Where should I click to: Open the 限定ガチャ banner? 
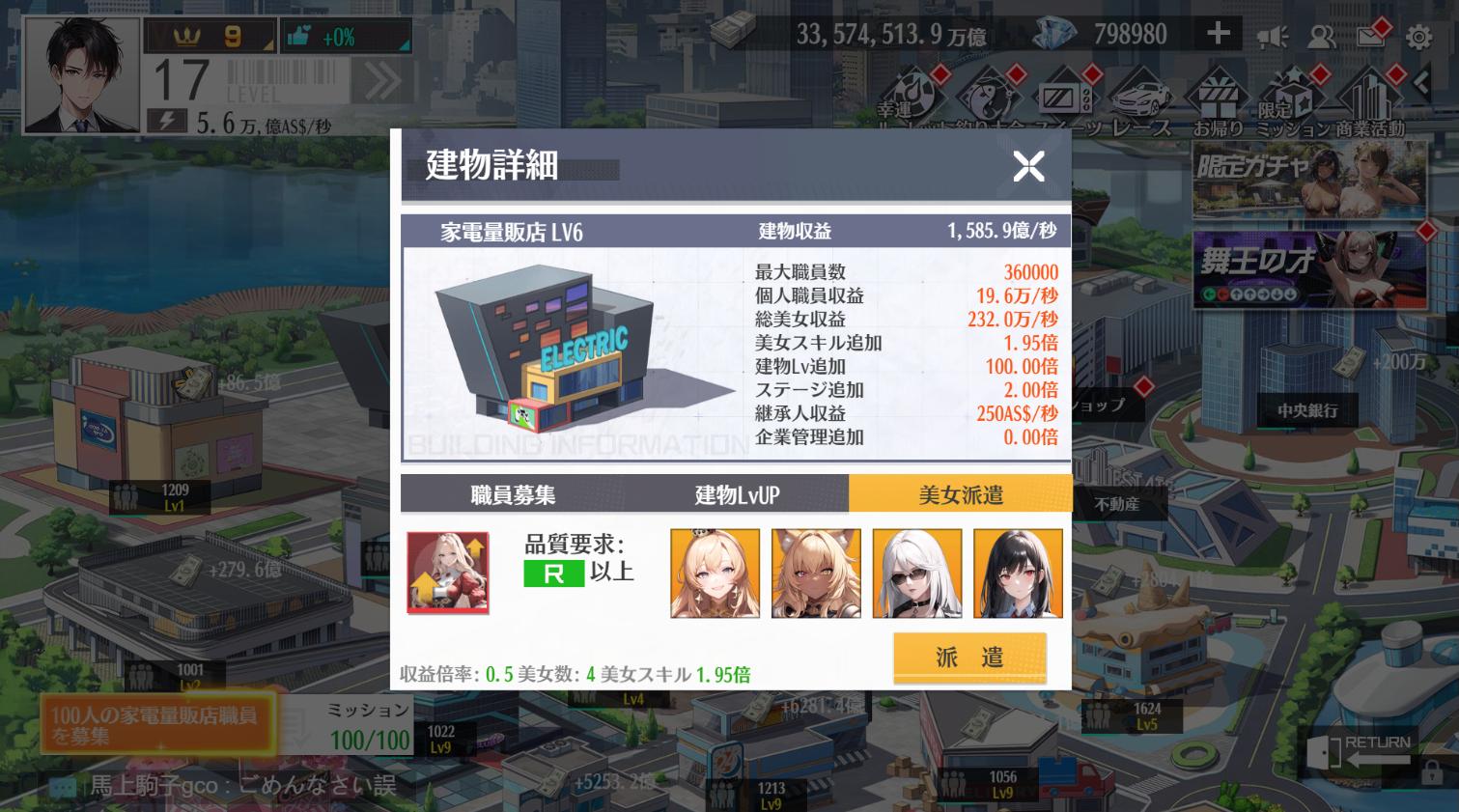tap(1308, 179)
